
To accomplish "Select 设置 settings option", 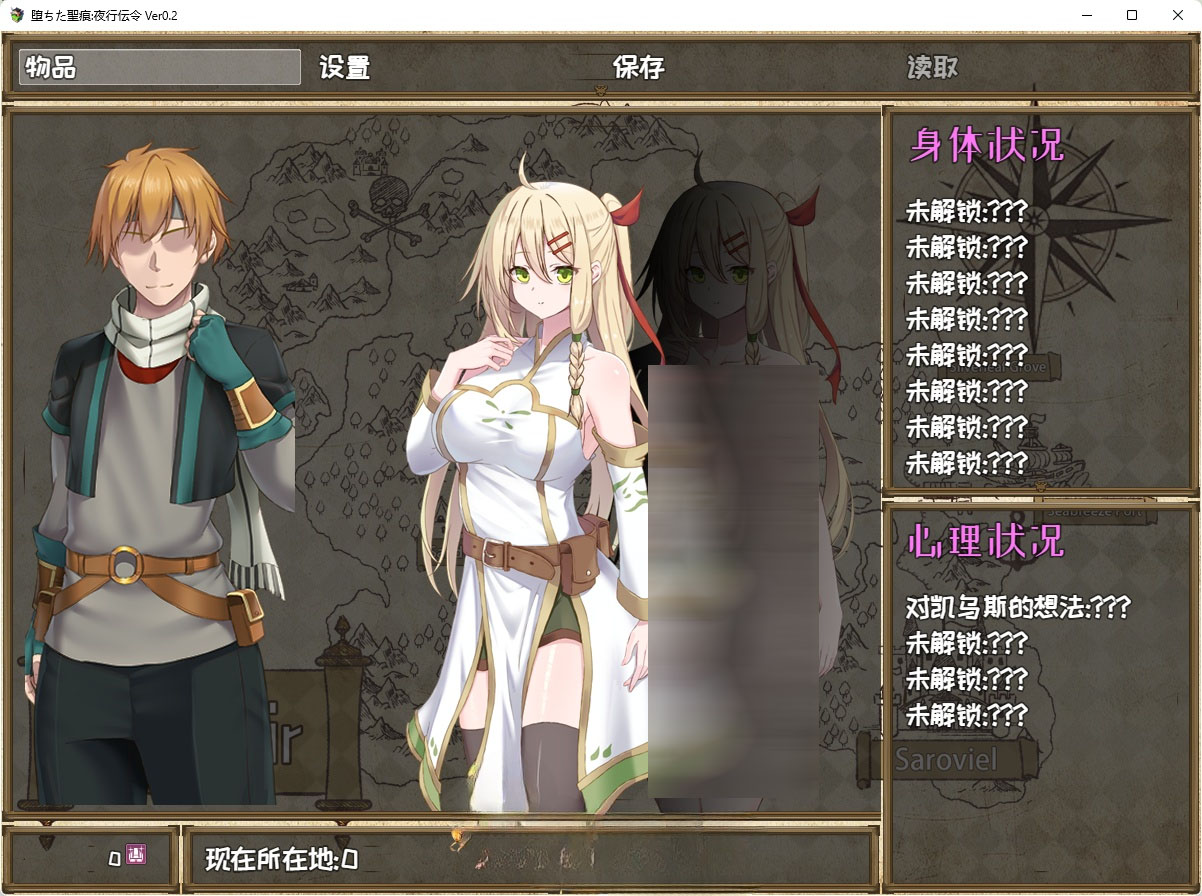I will point(345,67).
